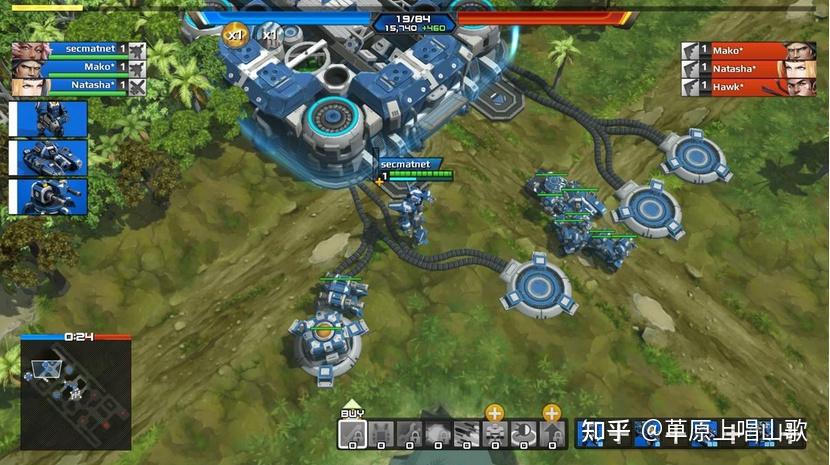Pick the gun turret unit card

coord(49,196)
